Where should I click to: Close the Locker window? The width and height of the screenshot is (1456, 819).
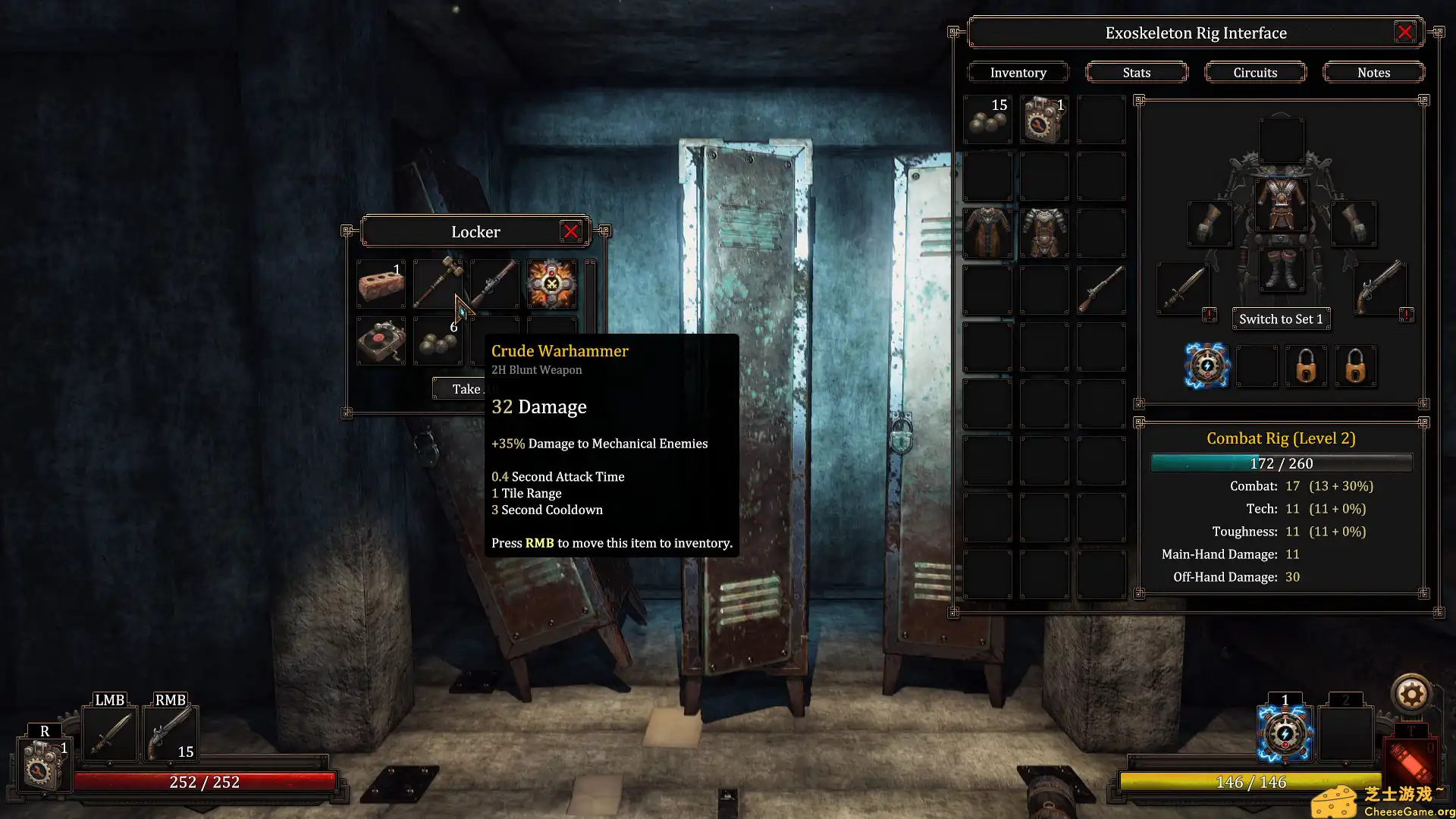[571, 232]
